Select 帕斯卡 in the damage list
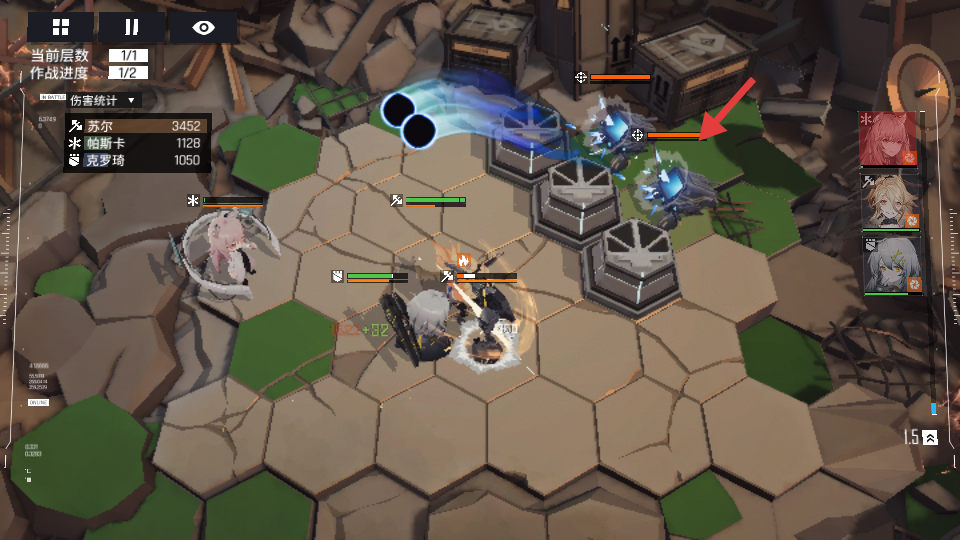960x540 pixels. [137, 143]
